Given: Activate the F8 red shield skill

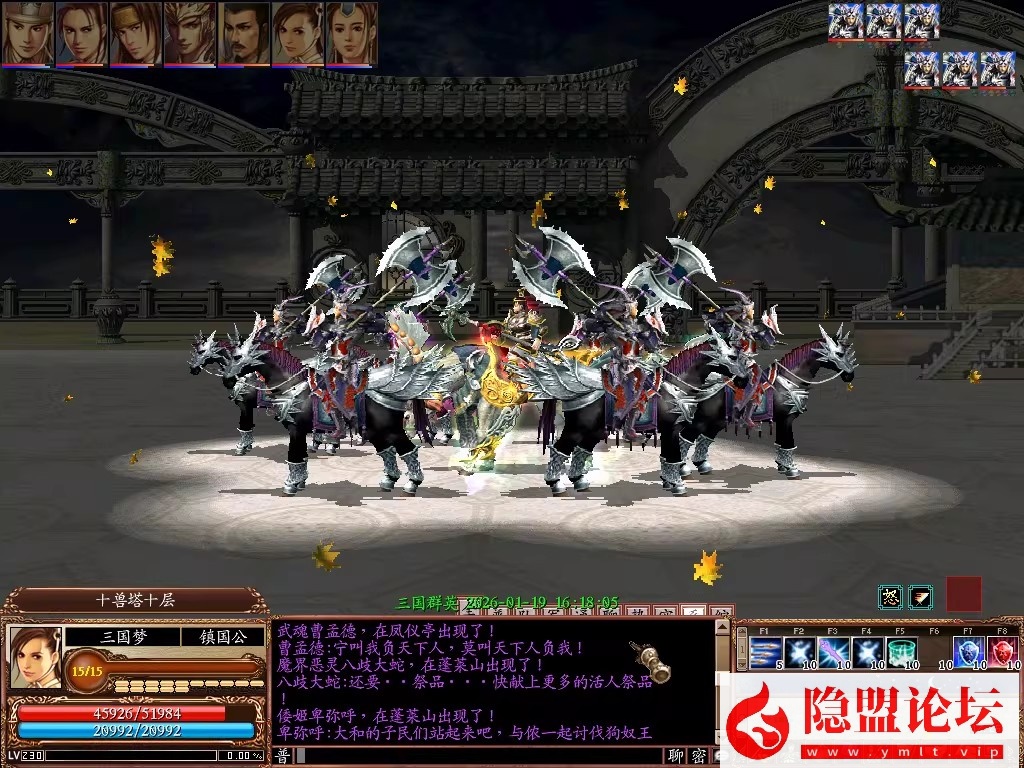Looking at the screenshot, I should tap(1003, 653).
